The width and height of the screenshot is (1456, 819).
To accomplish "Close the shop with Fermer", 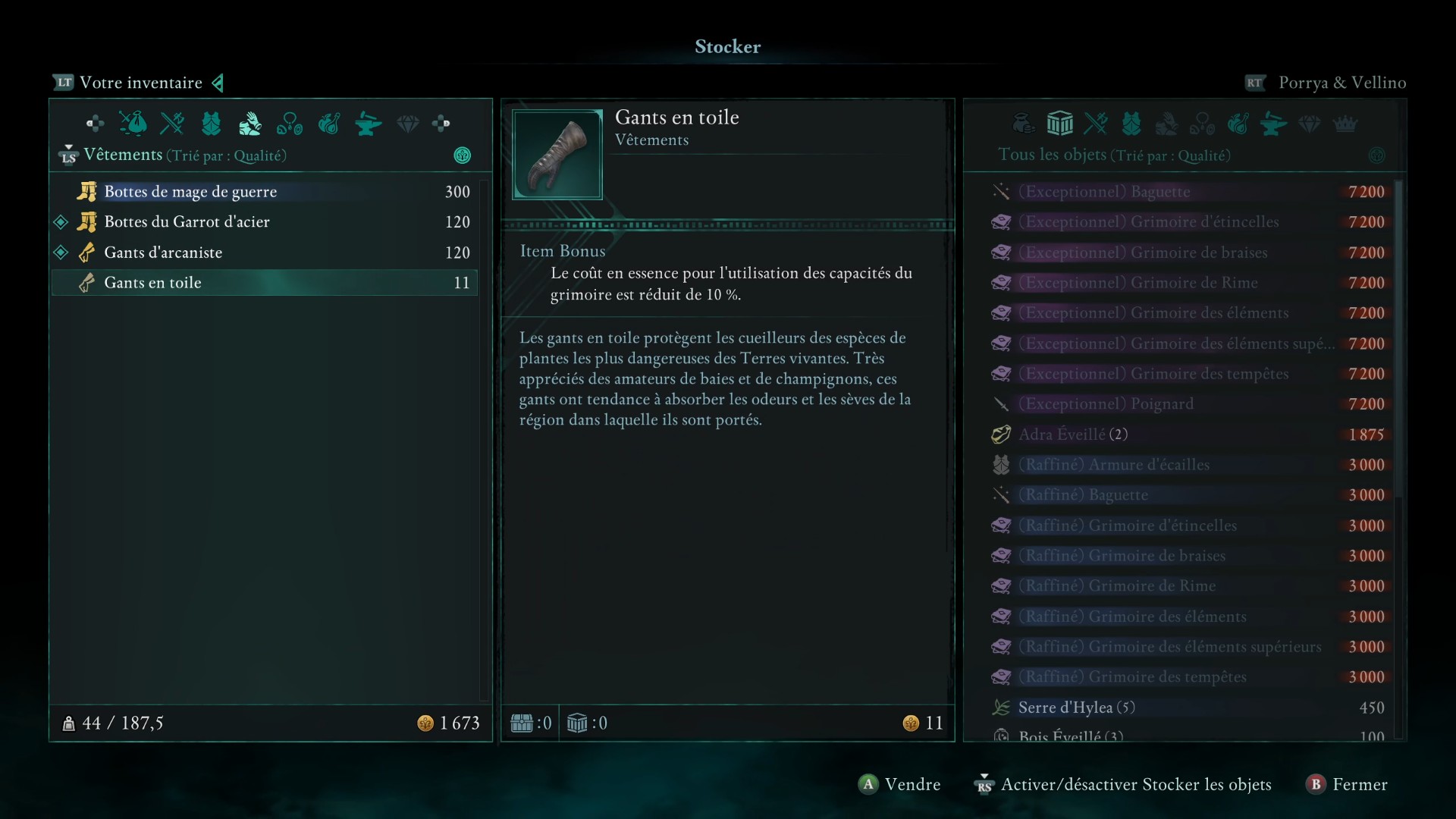I will point(1347,784).
